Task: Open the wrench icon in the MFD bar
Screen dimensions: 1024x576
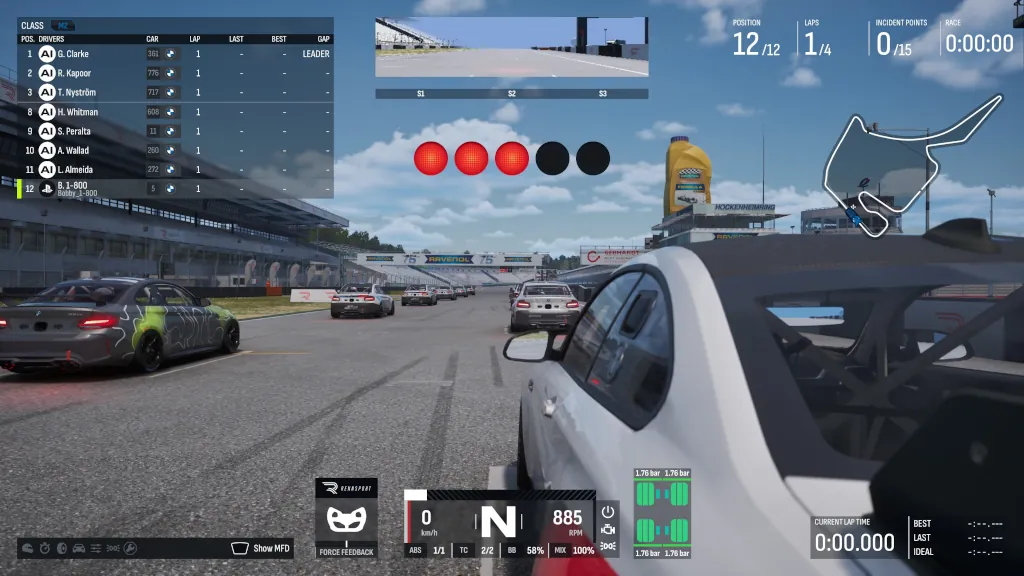Action: (x=129, y=548)
